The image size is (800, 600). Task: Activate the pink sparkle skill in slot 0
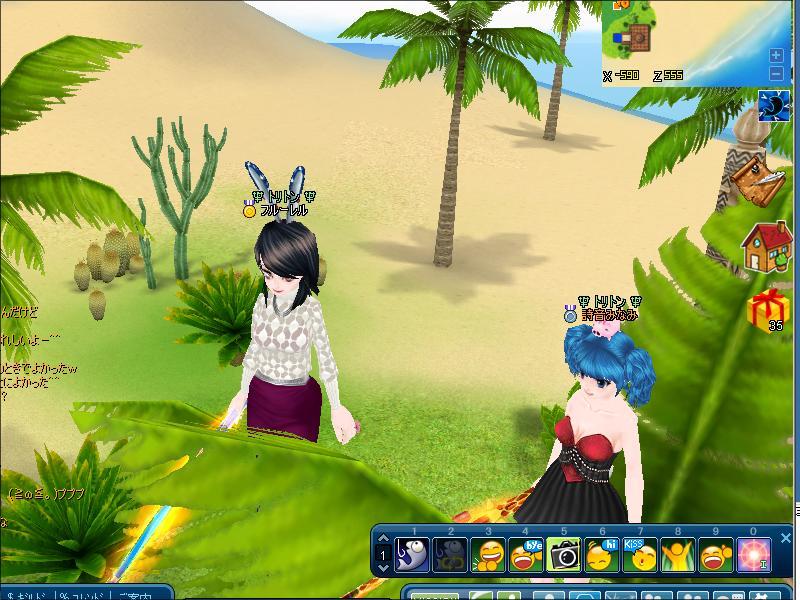click(x=754, y=553)
